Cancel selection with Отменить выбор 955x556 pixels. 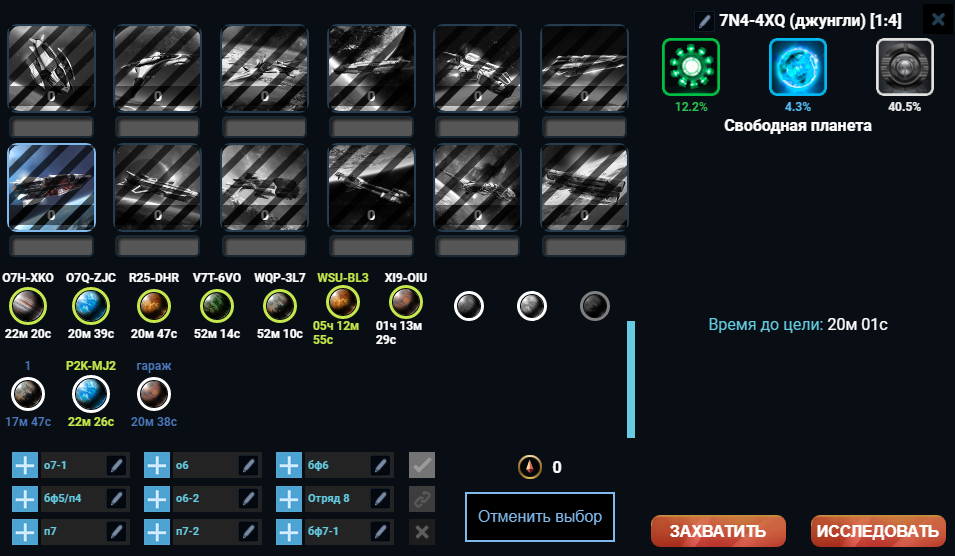point(539,517)
